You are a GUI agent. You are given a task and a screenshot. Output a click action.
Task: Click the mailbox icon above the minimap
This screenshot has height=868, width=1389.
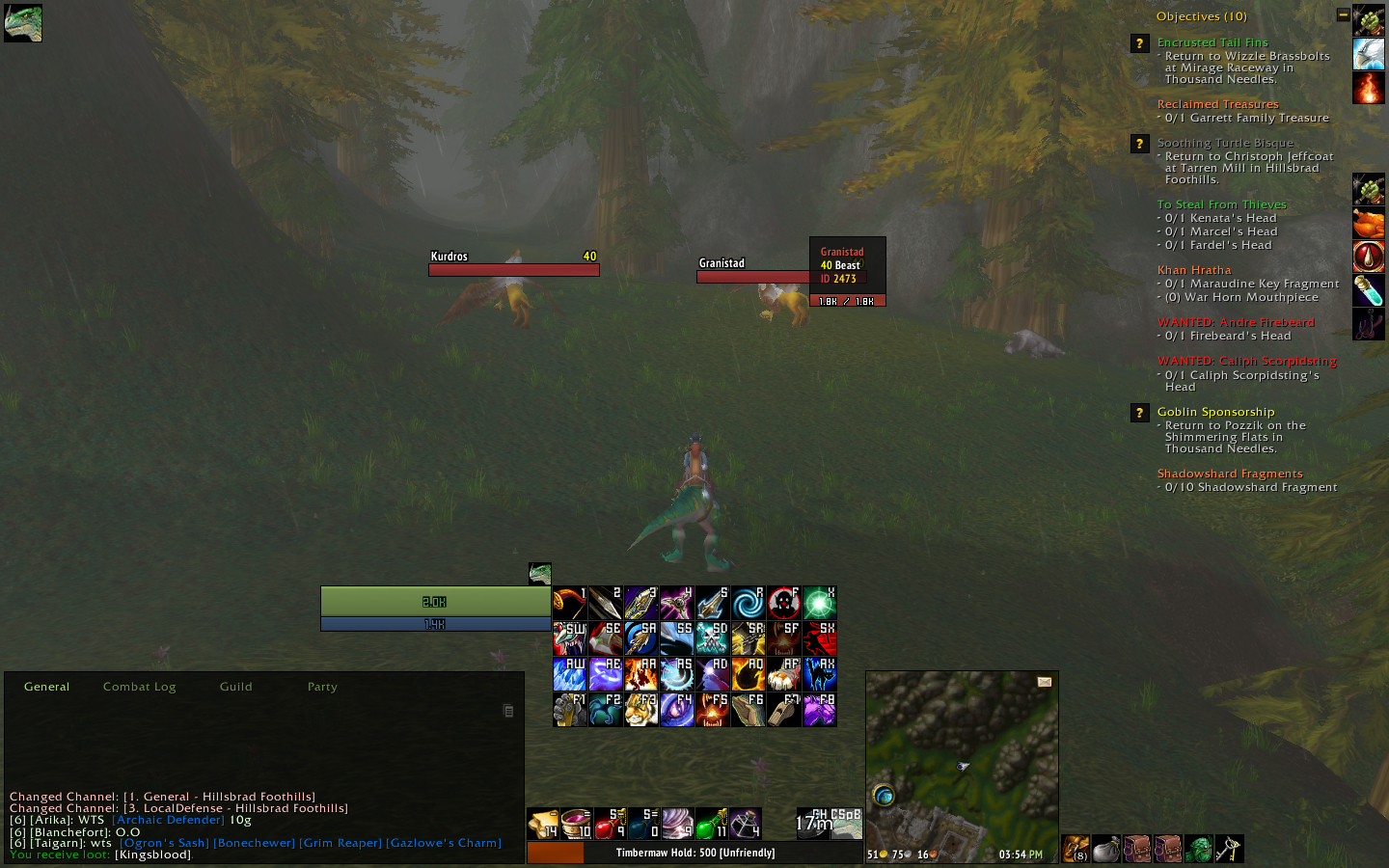point(1043,682)
